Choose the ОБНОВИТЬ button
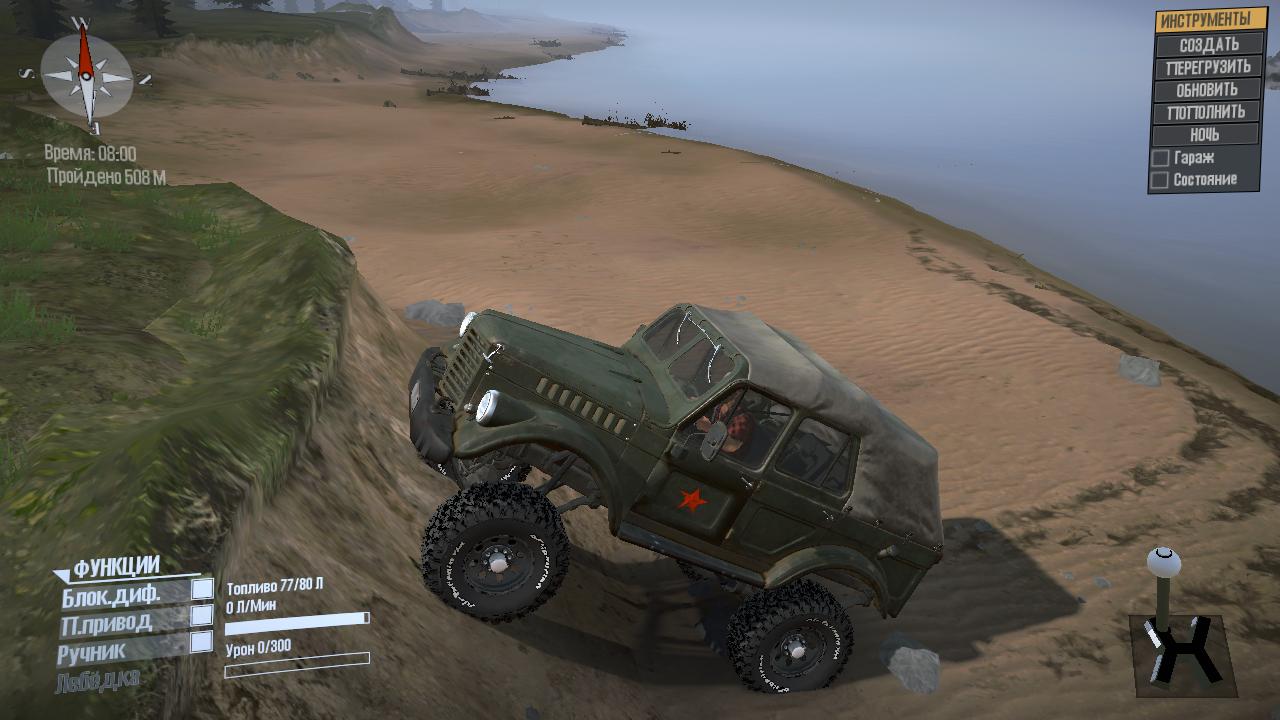The width and height of the screenshot is (1280, 720). click(x=1208, y=89)
